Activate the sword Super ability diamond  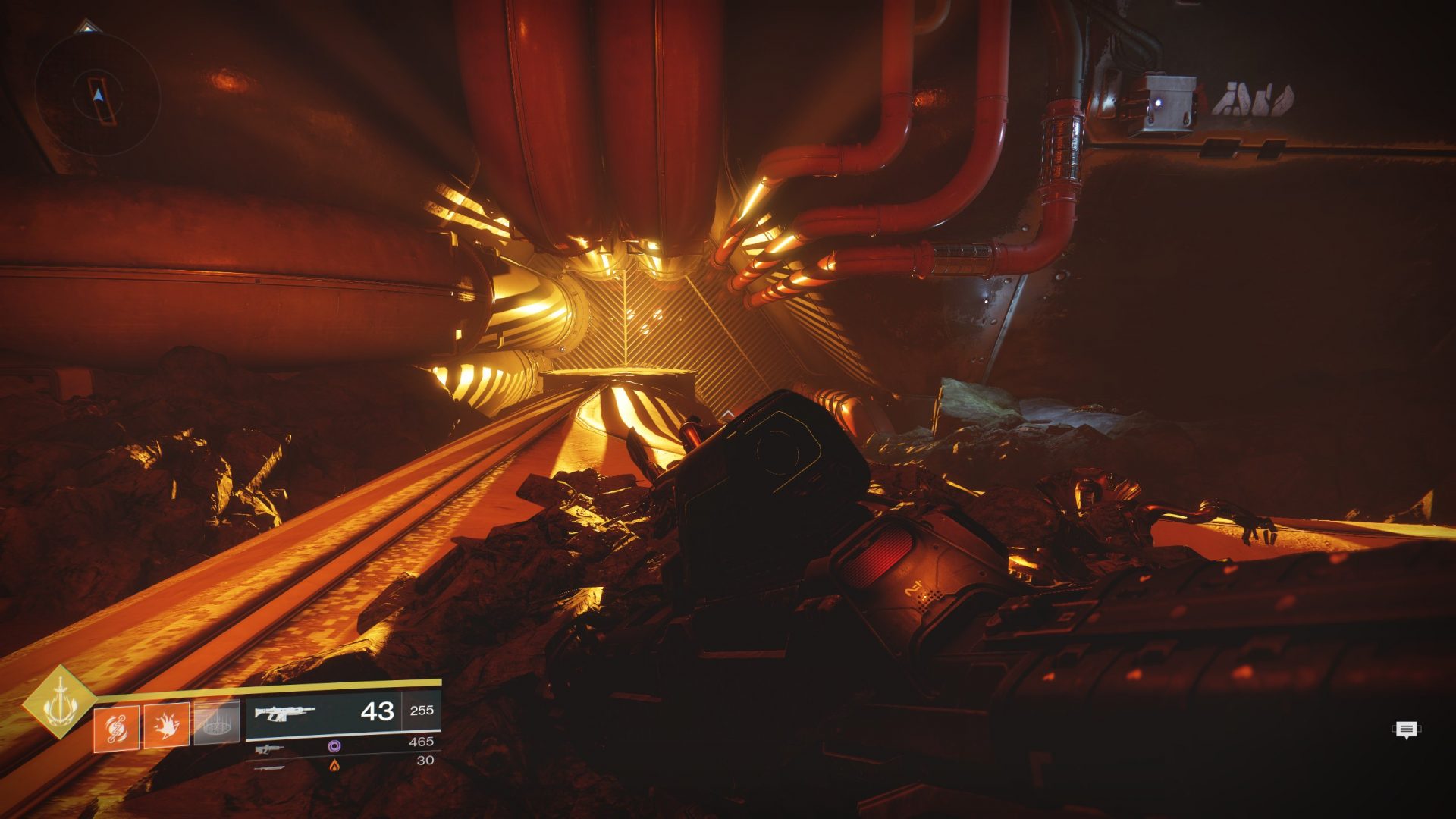click(59, 703)
